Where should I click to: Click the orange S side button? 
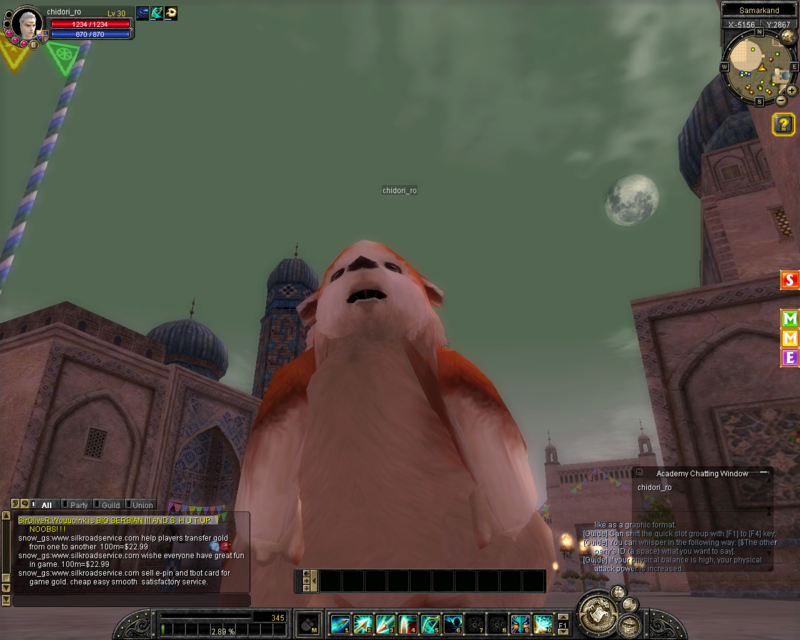pyautogui.click(x=790, y=280)
